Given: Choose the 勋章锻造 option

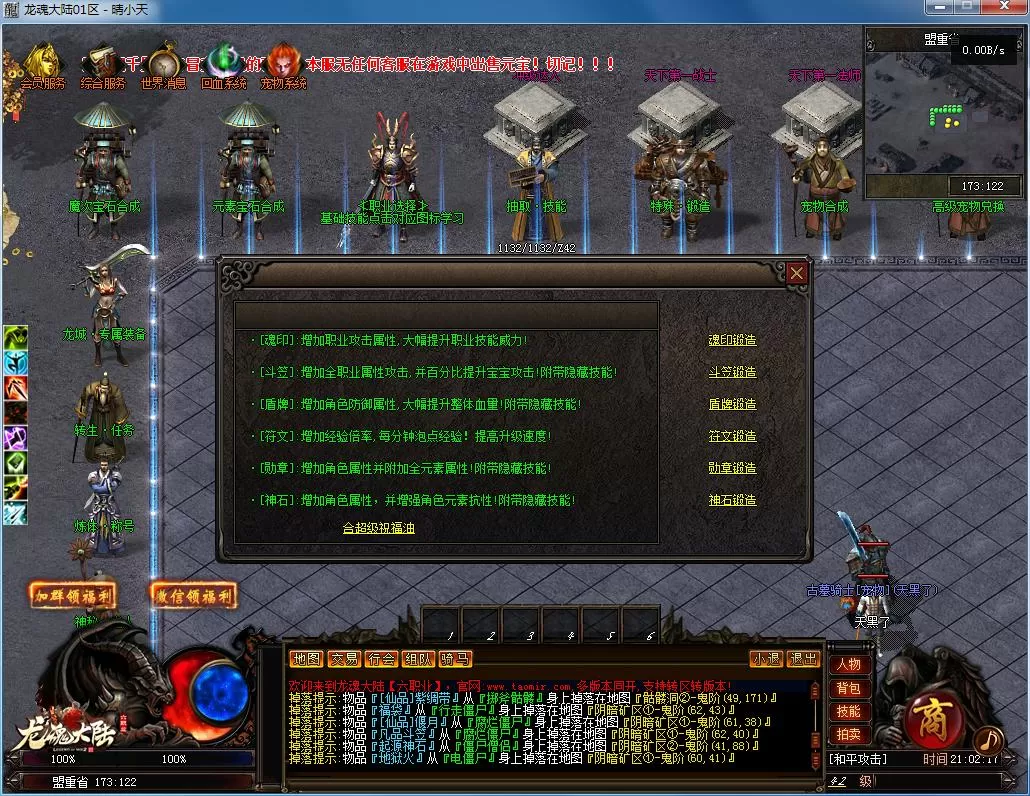Looking at the screenshot, I should [x=732, y=468].
